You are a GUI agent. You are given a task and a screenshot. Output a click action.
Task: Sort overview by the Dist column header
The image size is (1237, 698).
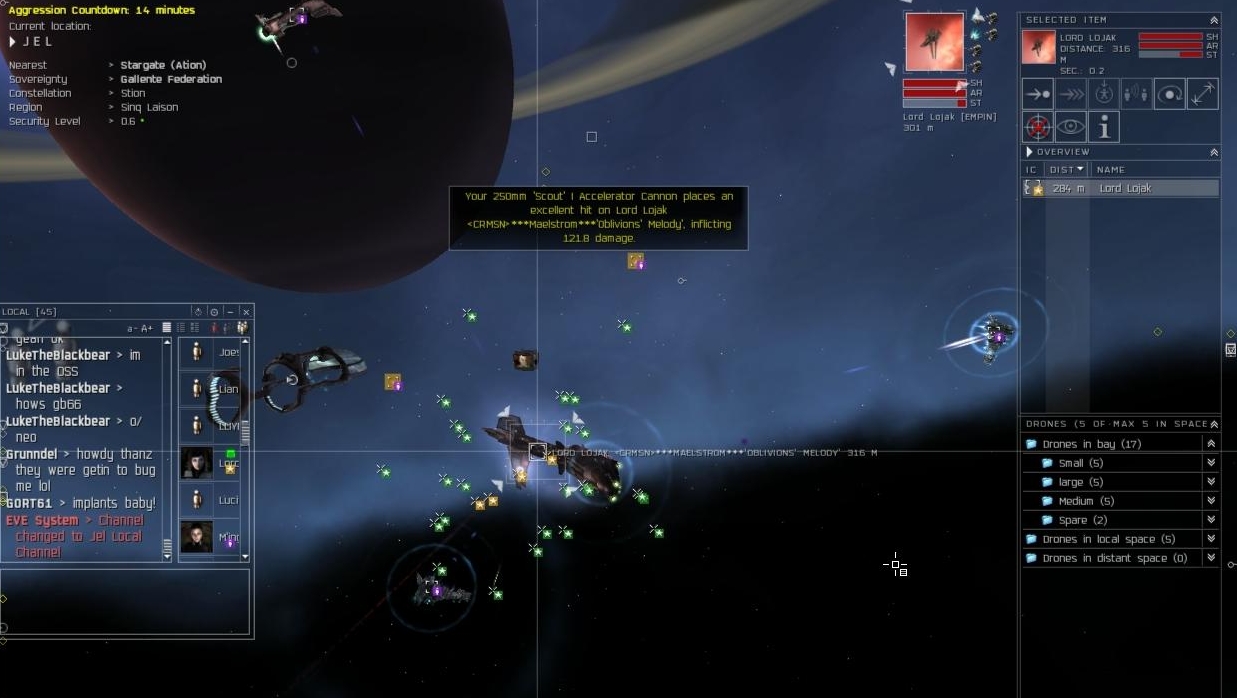[x=1065, y=169]
